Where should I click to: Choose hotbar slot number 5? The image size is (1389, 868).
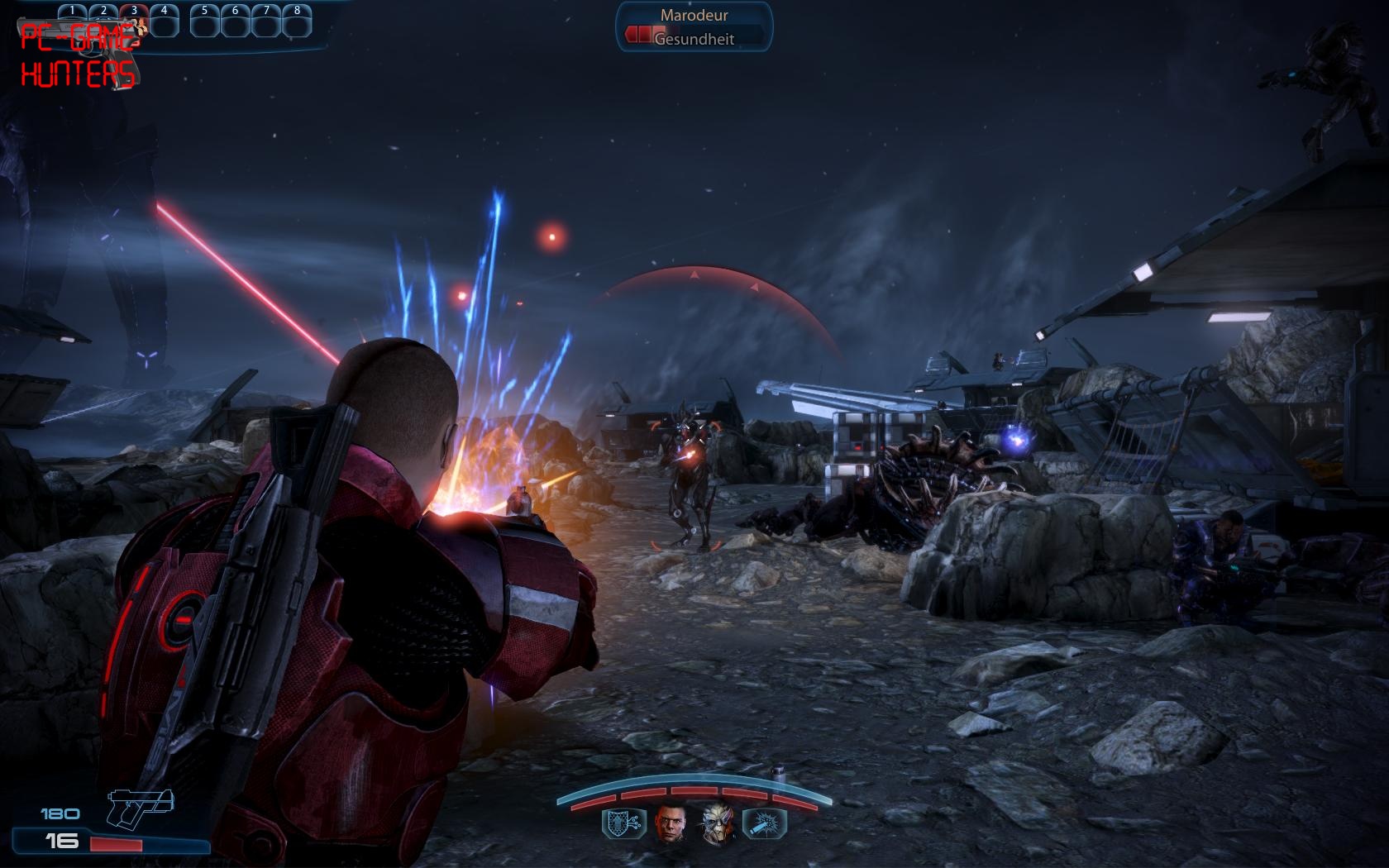[x=205, y=21]
